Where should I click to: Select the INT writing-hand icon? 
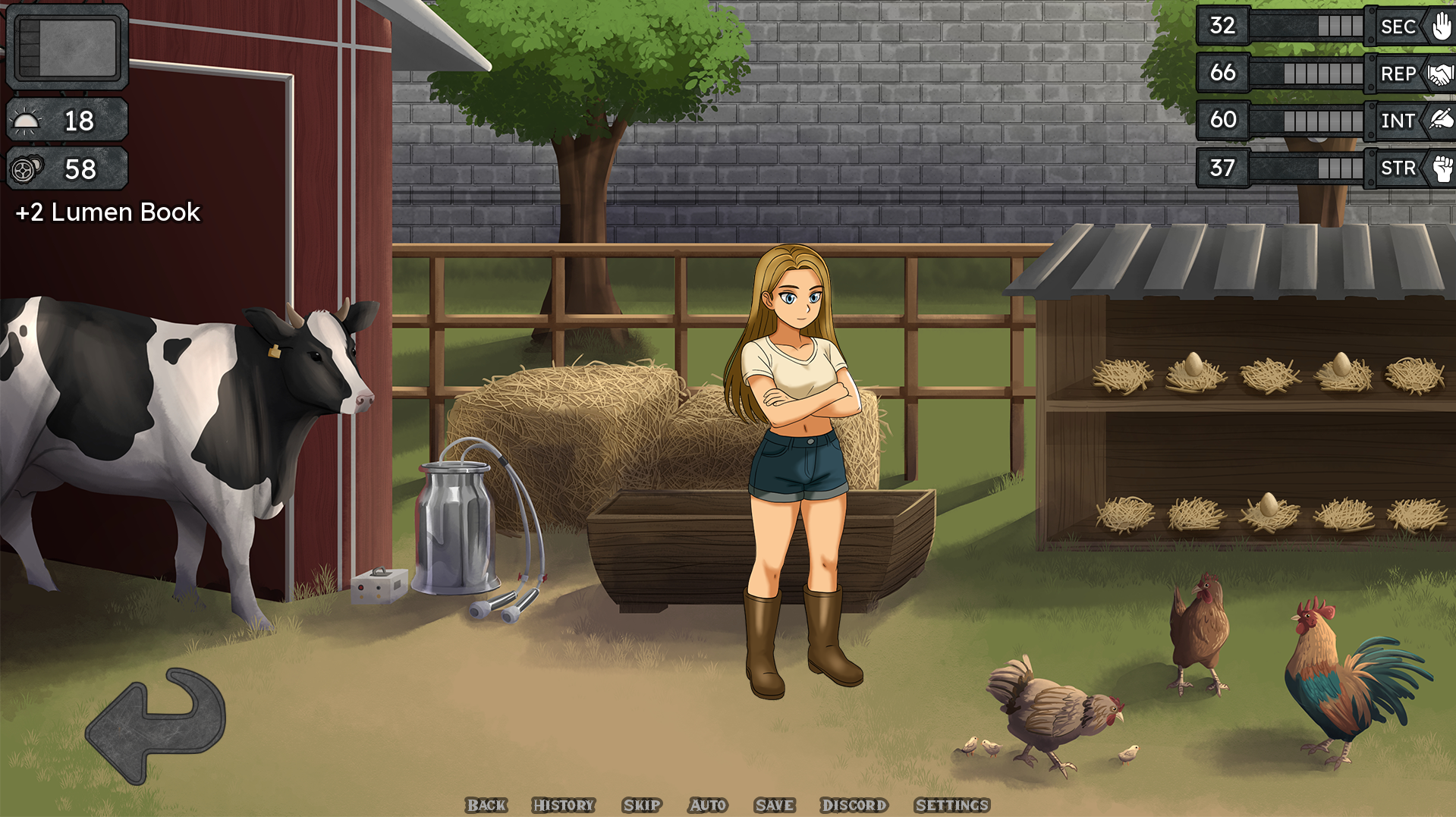pos(1442,121)
